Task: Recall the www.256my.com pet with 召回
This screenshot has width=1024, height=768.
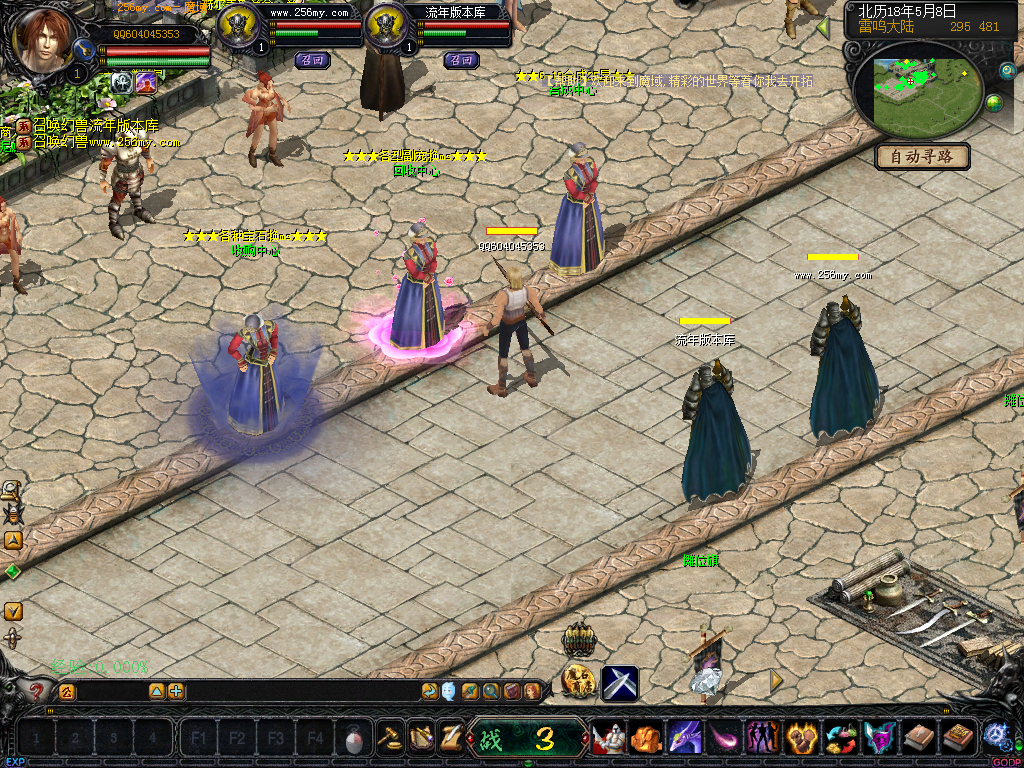Action: click(x=313, y=60)
